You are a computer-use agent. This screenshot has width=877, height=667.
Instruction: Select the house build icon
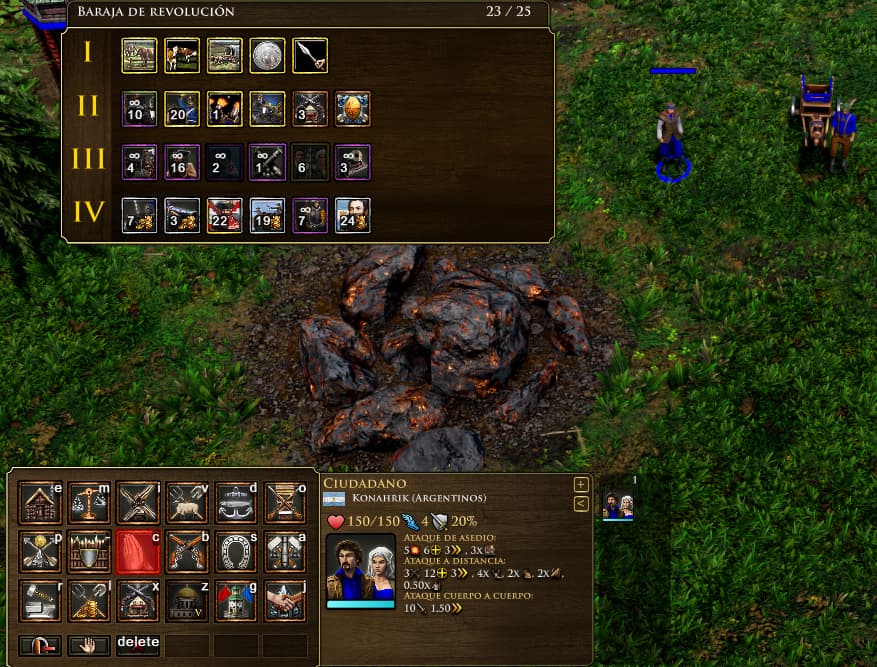[41, 502]
